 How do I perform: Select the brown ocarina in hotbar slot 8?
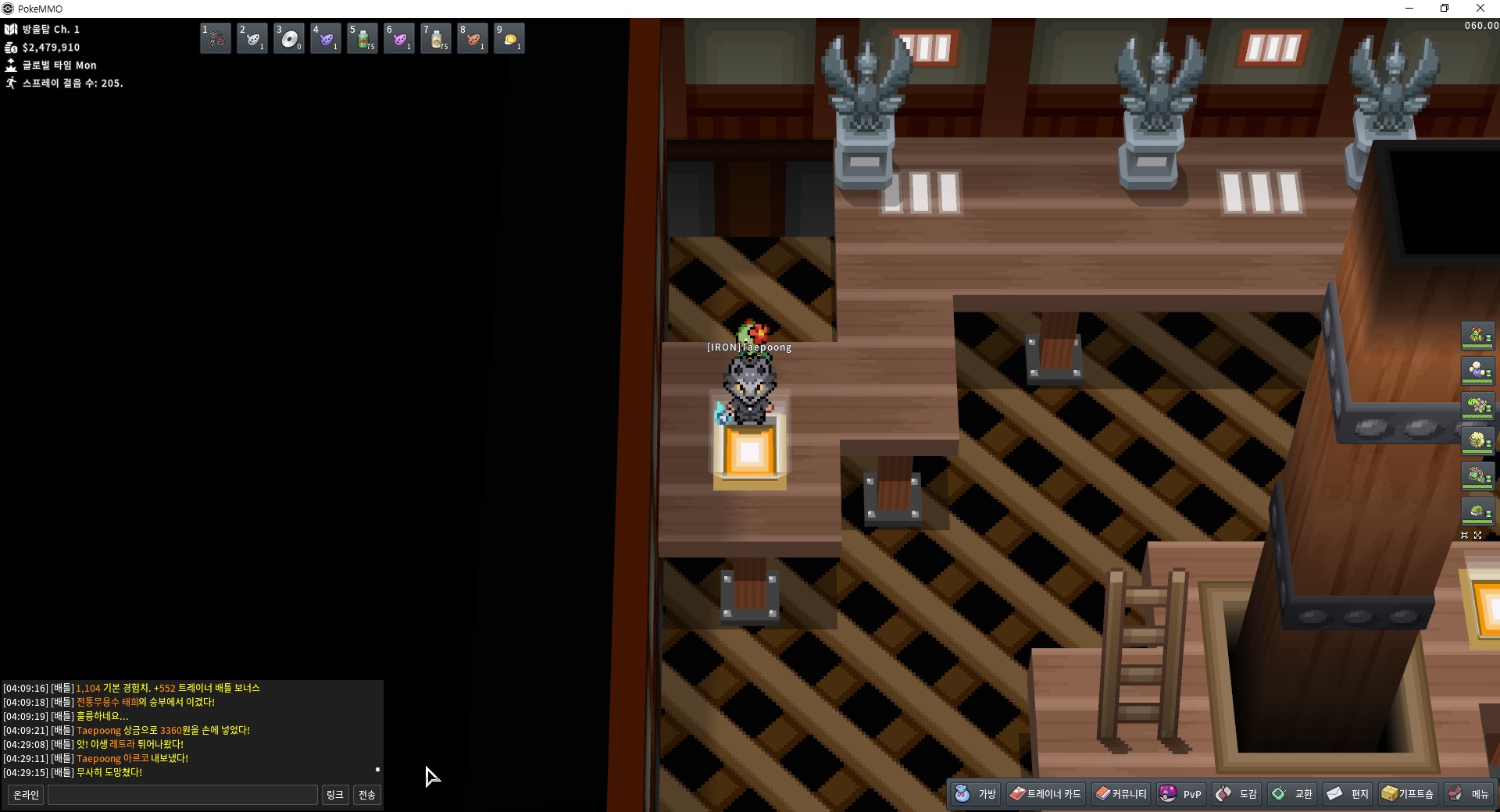[473, 38]
